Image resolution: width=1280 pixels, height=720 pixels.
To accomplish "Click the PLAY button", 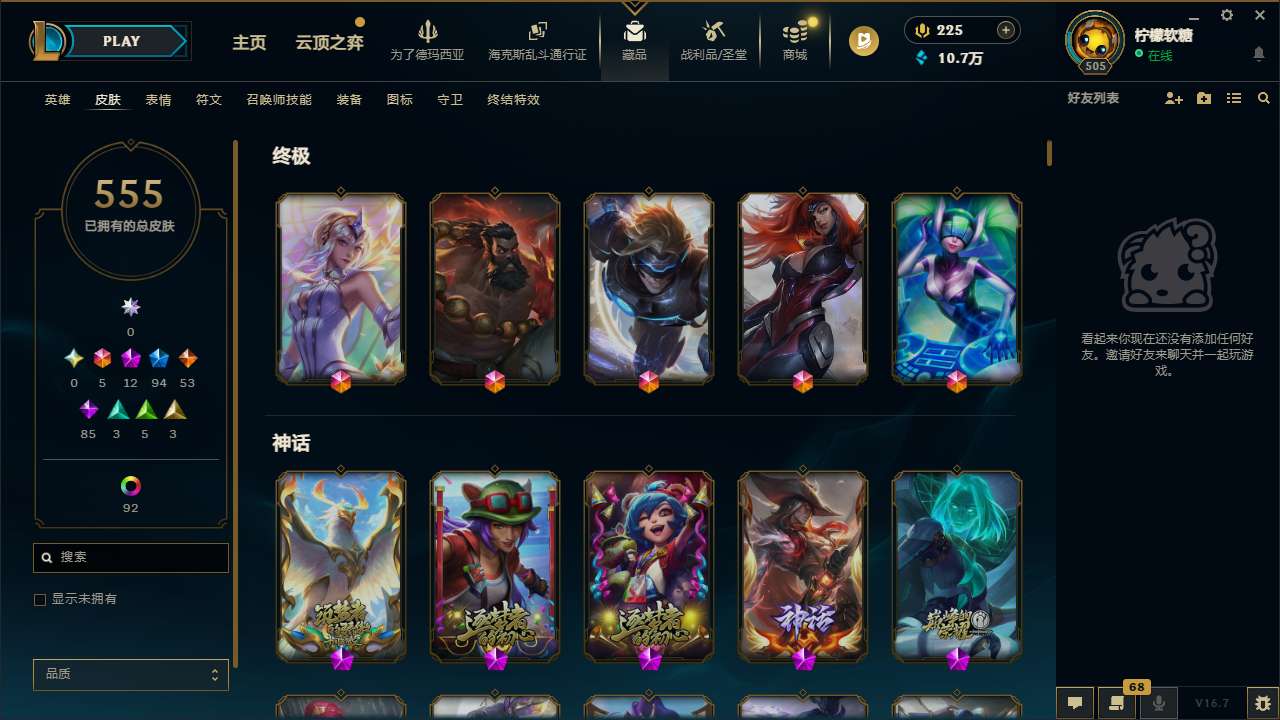I will point(121,41).
